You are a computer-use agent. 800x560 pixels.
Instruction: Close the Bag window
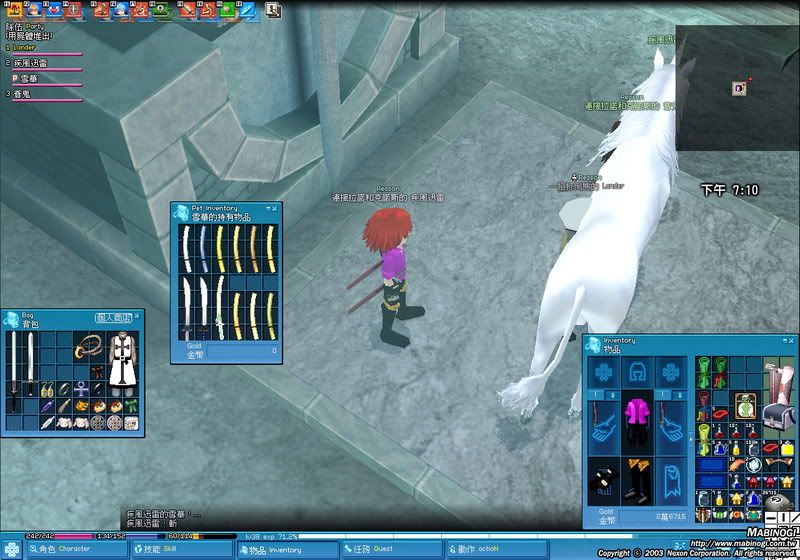coord(137,316)
